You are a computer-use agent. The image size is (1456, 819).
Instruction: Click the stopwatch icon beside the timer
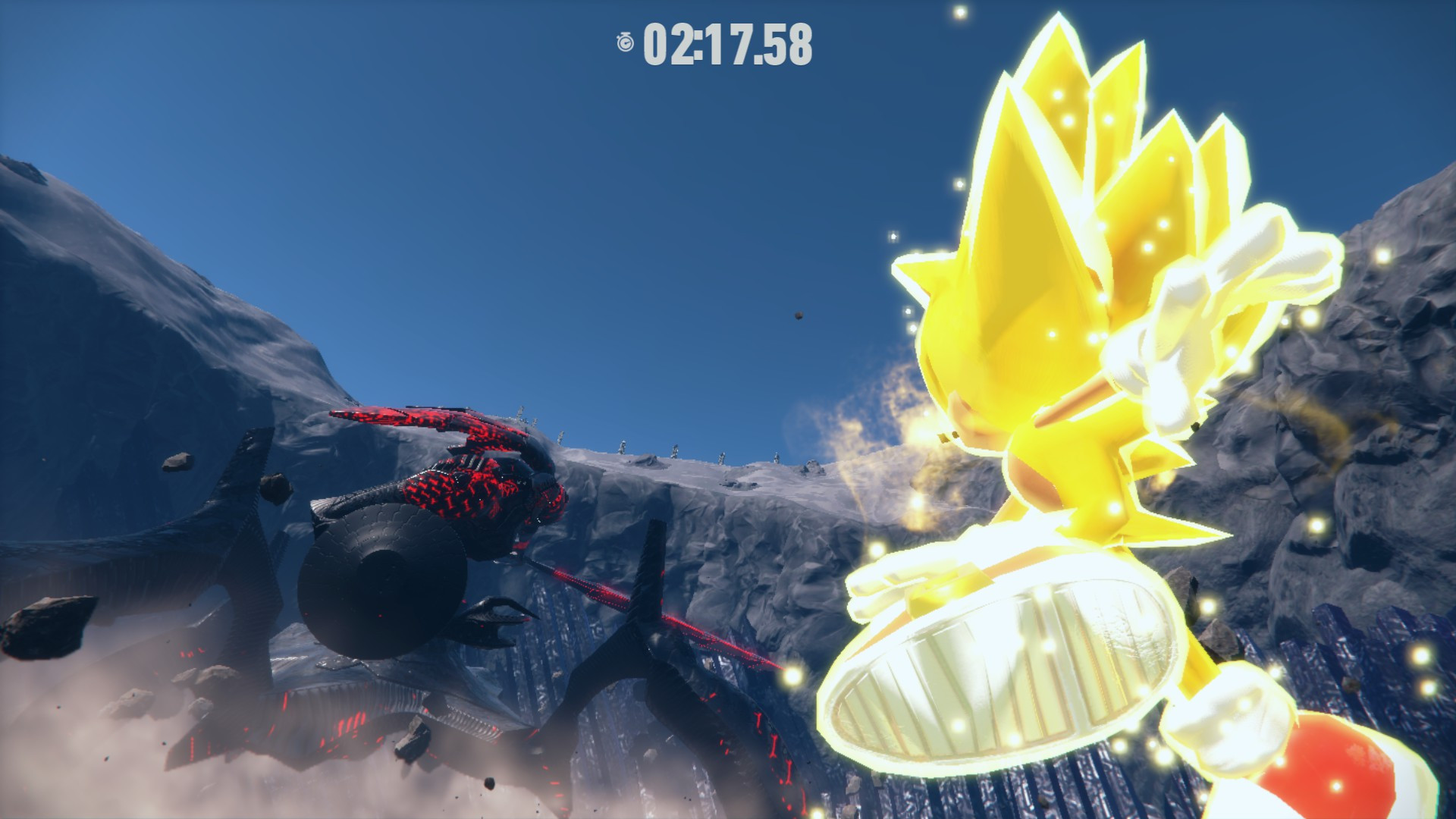[626, 43]
